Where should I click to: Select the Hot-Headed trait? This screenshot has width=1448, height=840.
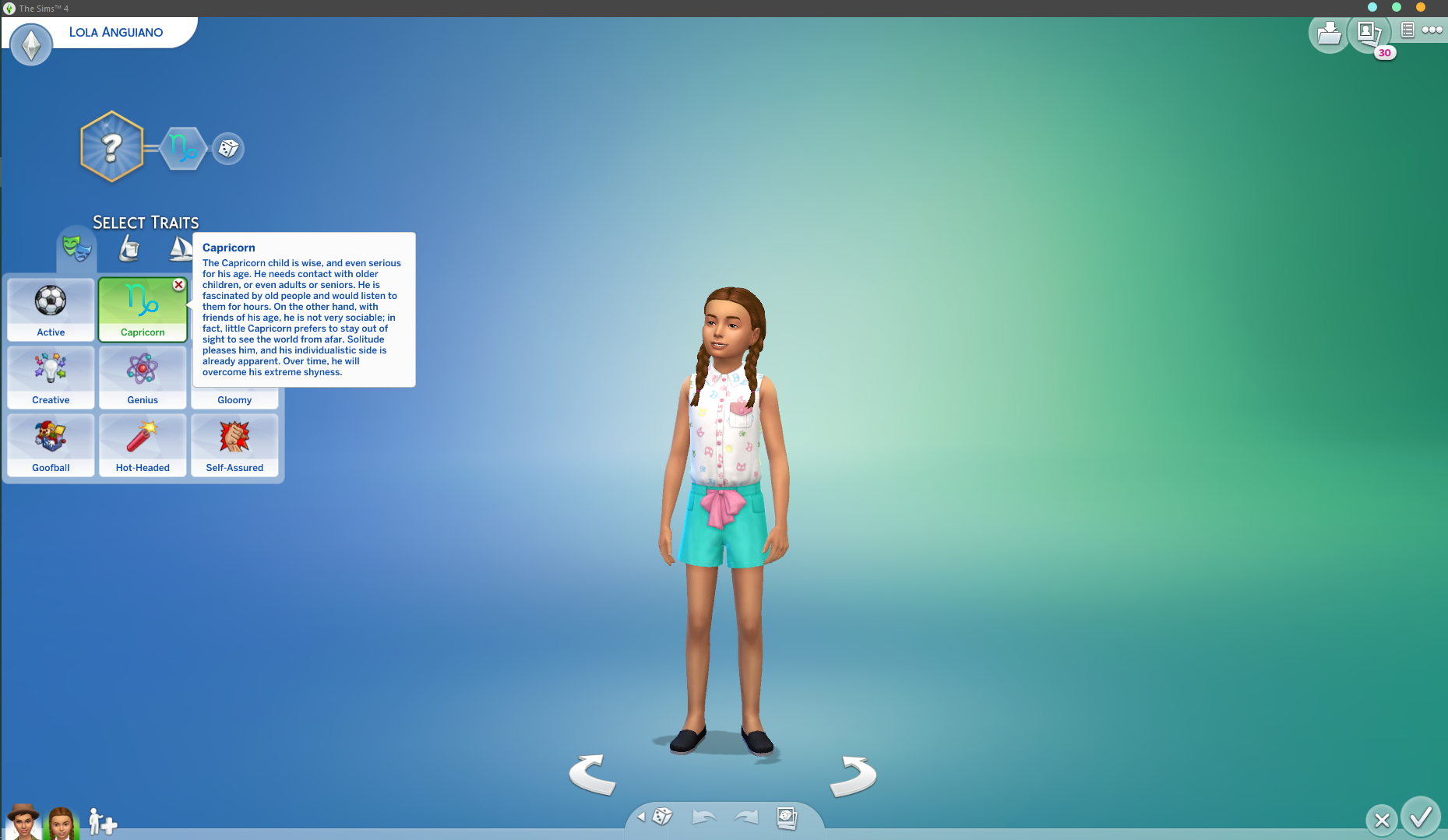[x=143, y=445]
